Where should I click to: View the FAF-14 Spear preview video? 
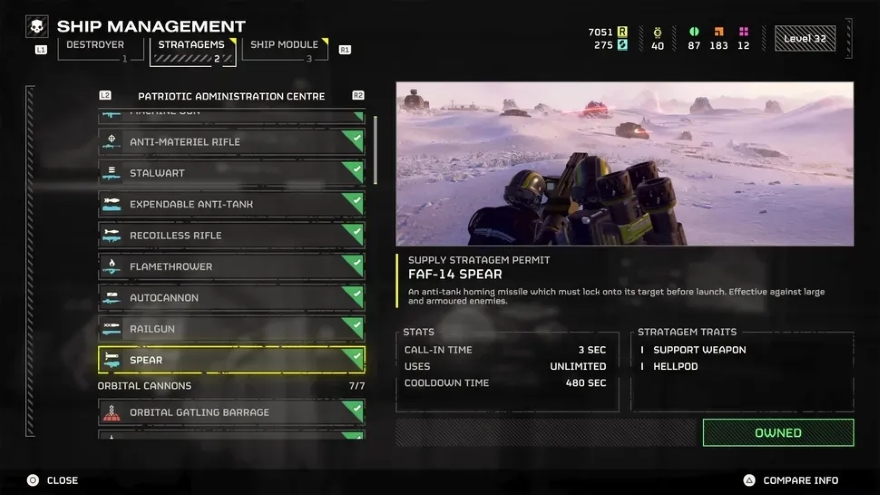pyautogui.click(x=625, y=164)
